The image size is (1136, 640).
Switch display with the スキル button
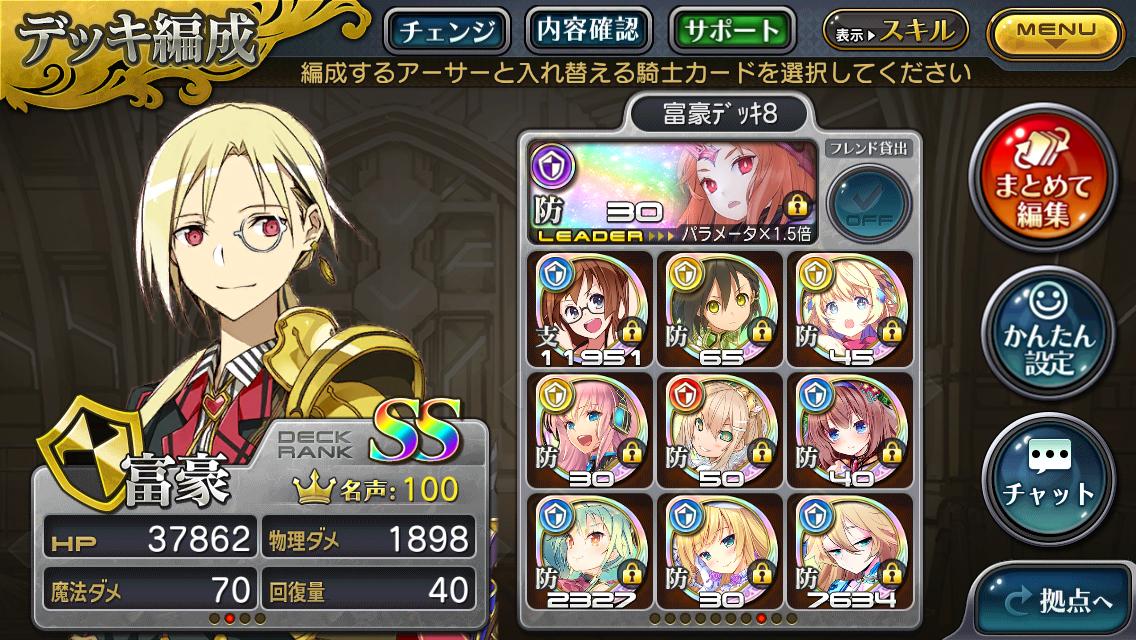tap(895, 30)
